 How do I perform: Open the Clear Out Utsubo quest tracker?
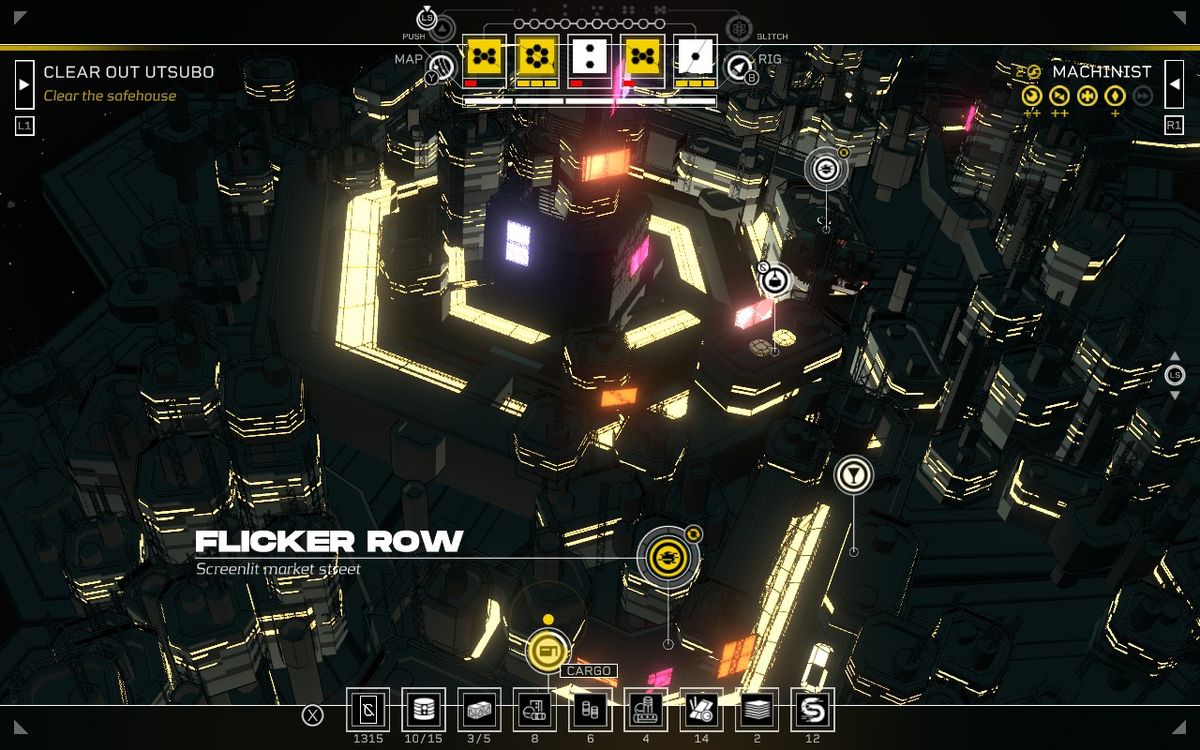(x=128, y=73)
